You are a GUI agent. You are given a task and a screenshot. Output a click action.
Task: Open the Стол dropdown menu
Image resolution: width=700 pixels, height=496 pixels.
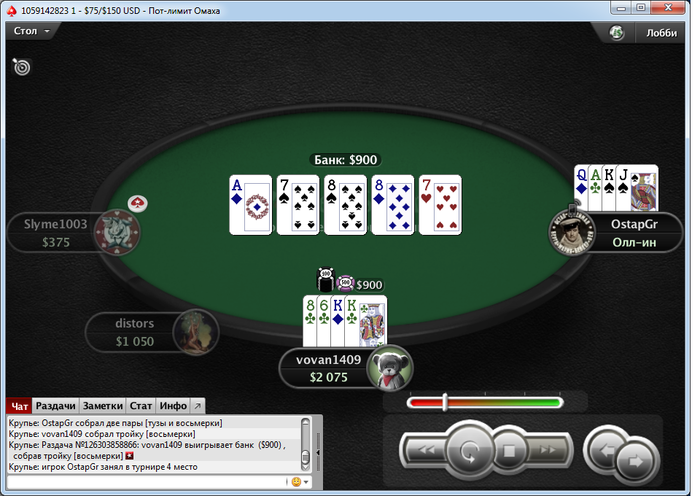click(x=30, y=31)
